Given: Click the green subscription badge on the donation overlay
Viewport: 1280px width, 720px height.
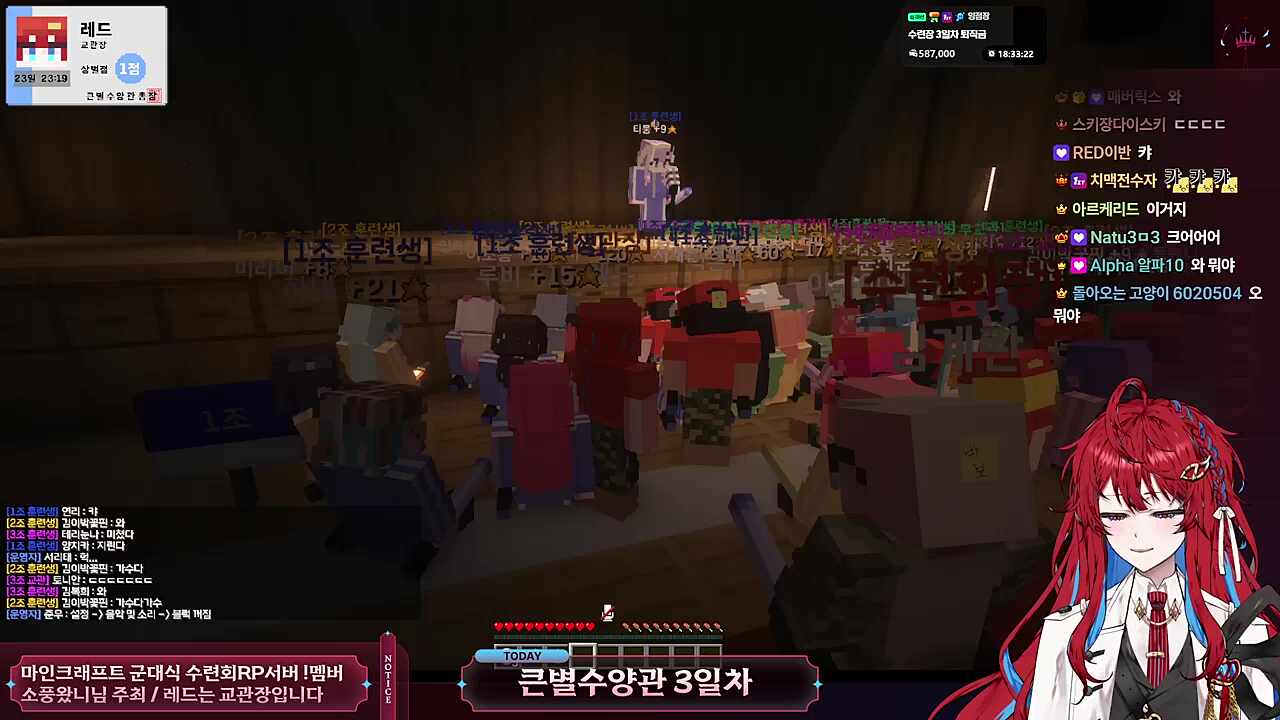Looking at the screenshot, I should 917,17.
